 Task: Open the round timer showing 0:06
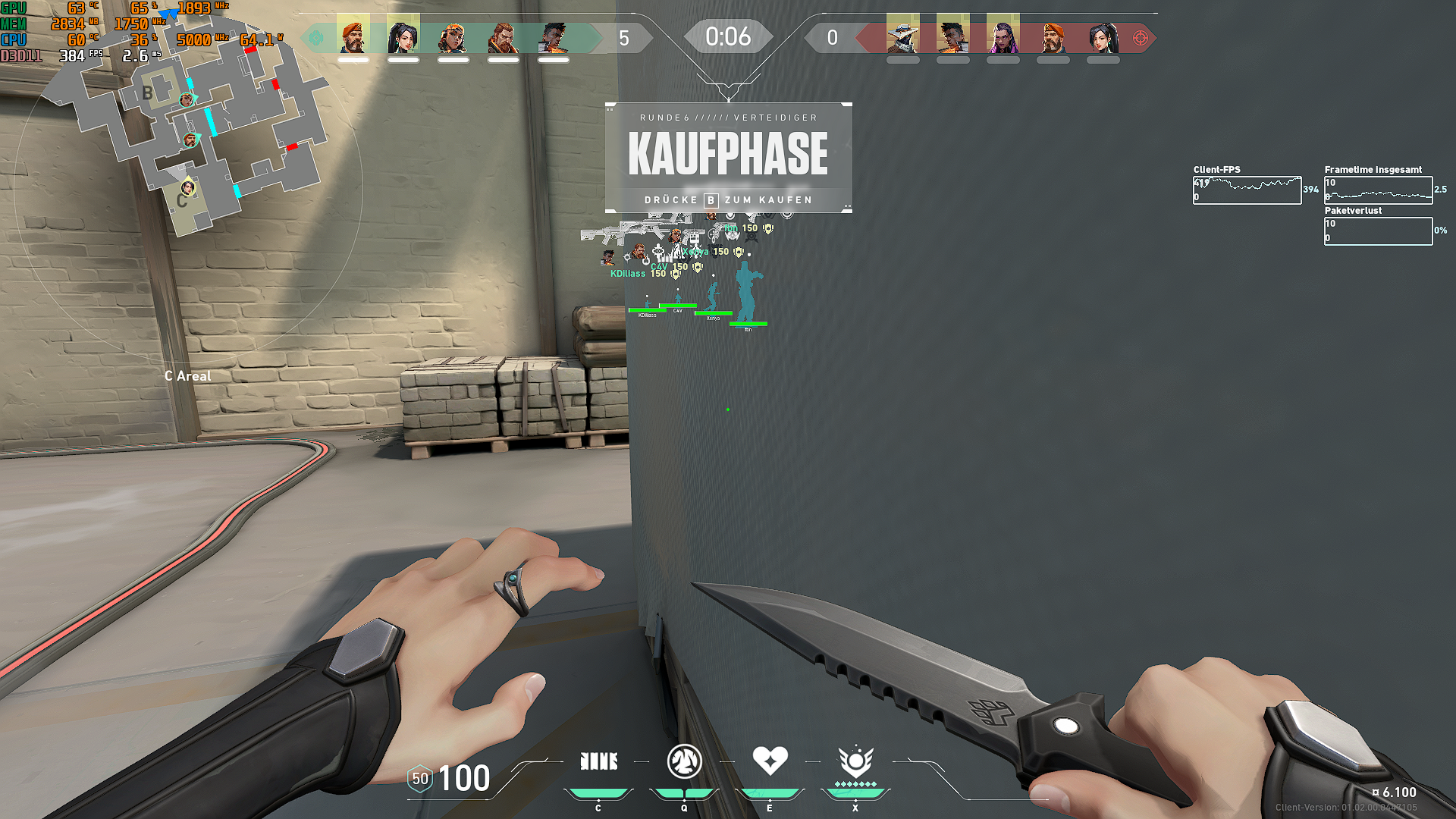[728, 36]
